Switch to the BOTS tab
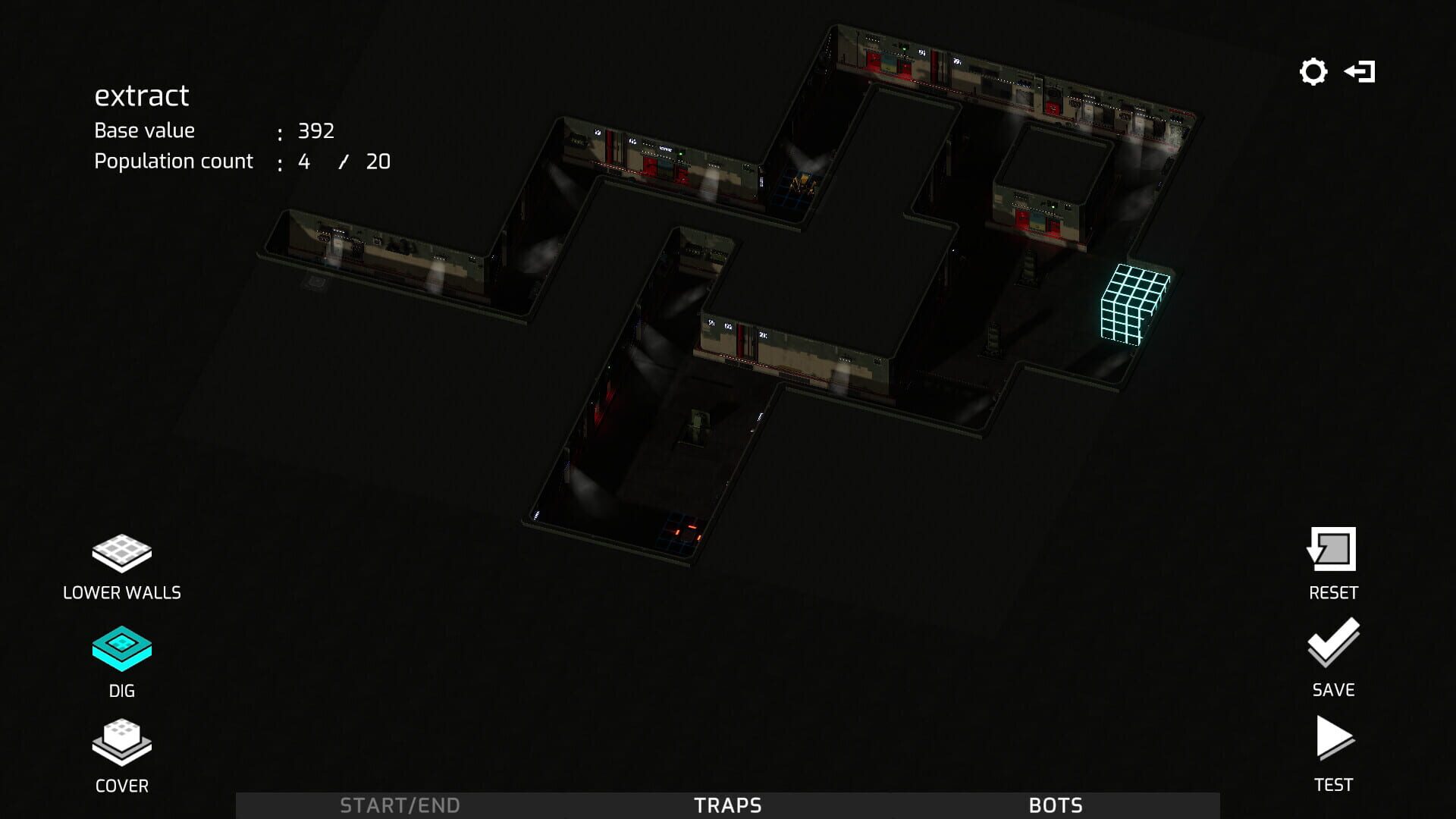This screenshot has height=819, width=1456. pos(1056,805)
